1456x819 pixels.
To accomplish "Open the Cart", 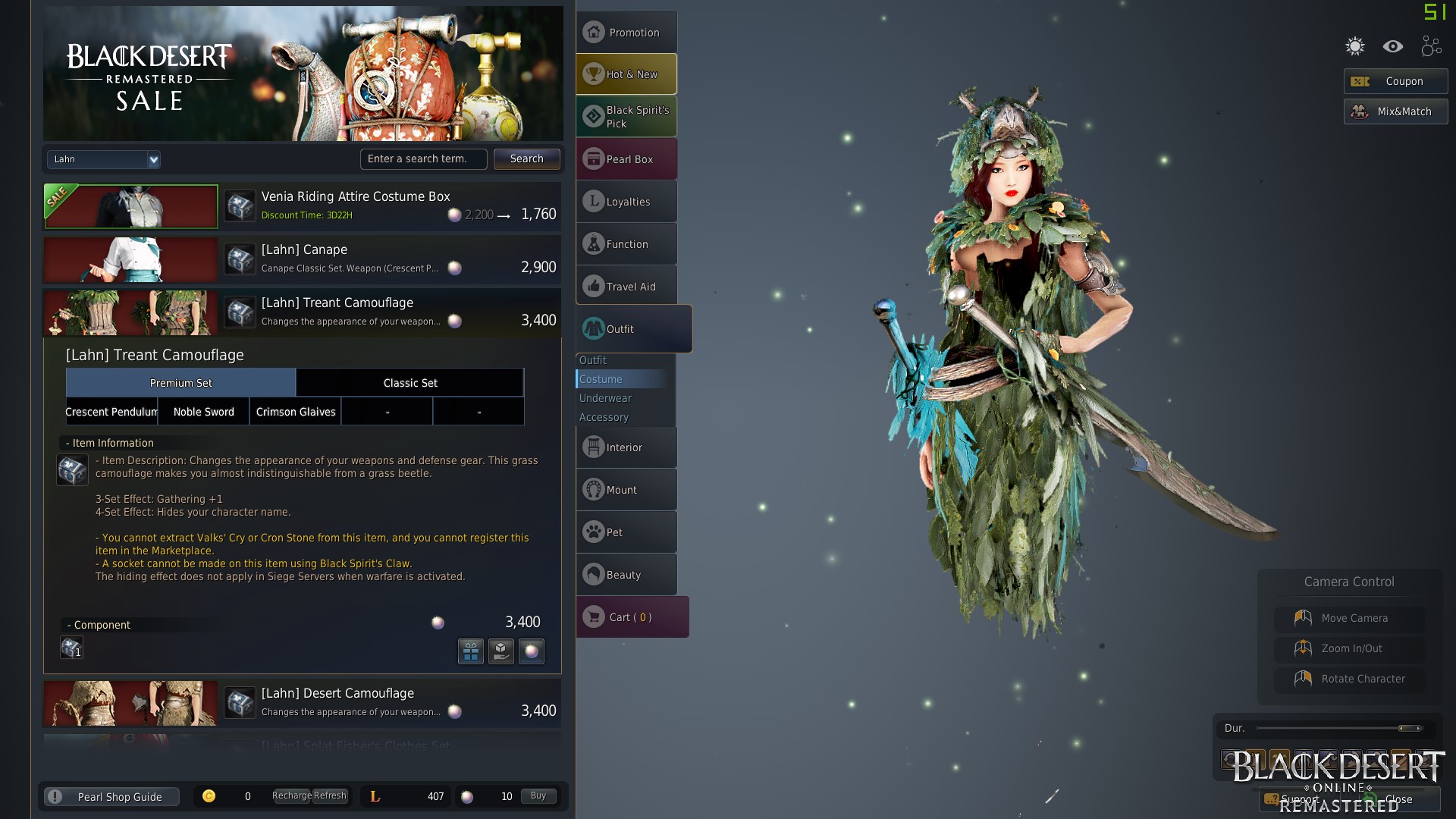I will [632, 617].
